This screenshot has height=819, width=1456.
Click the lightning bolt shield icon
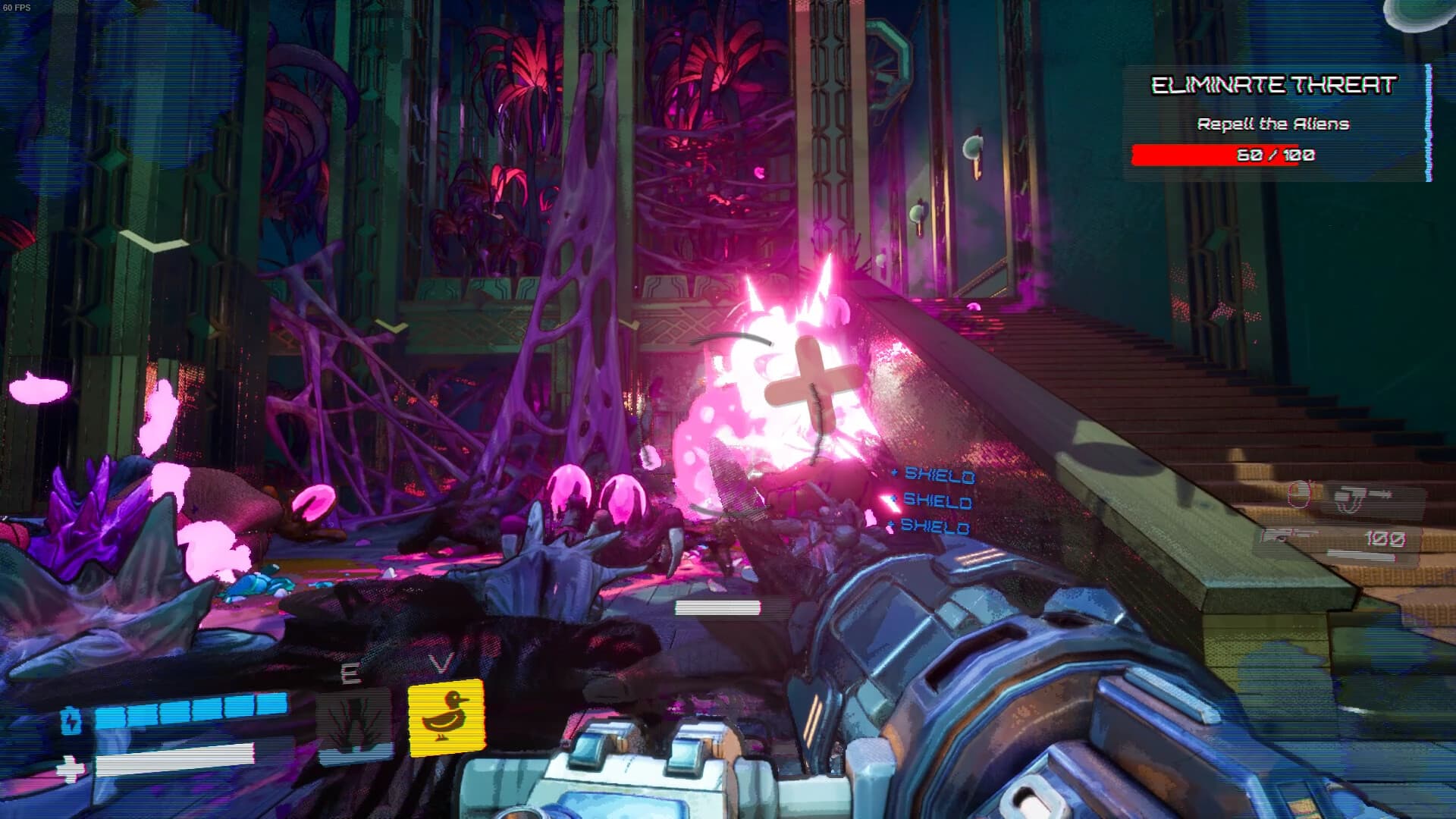point(71,720)
